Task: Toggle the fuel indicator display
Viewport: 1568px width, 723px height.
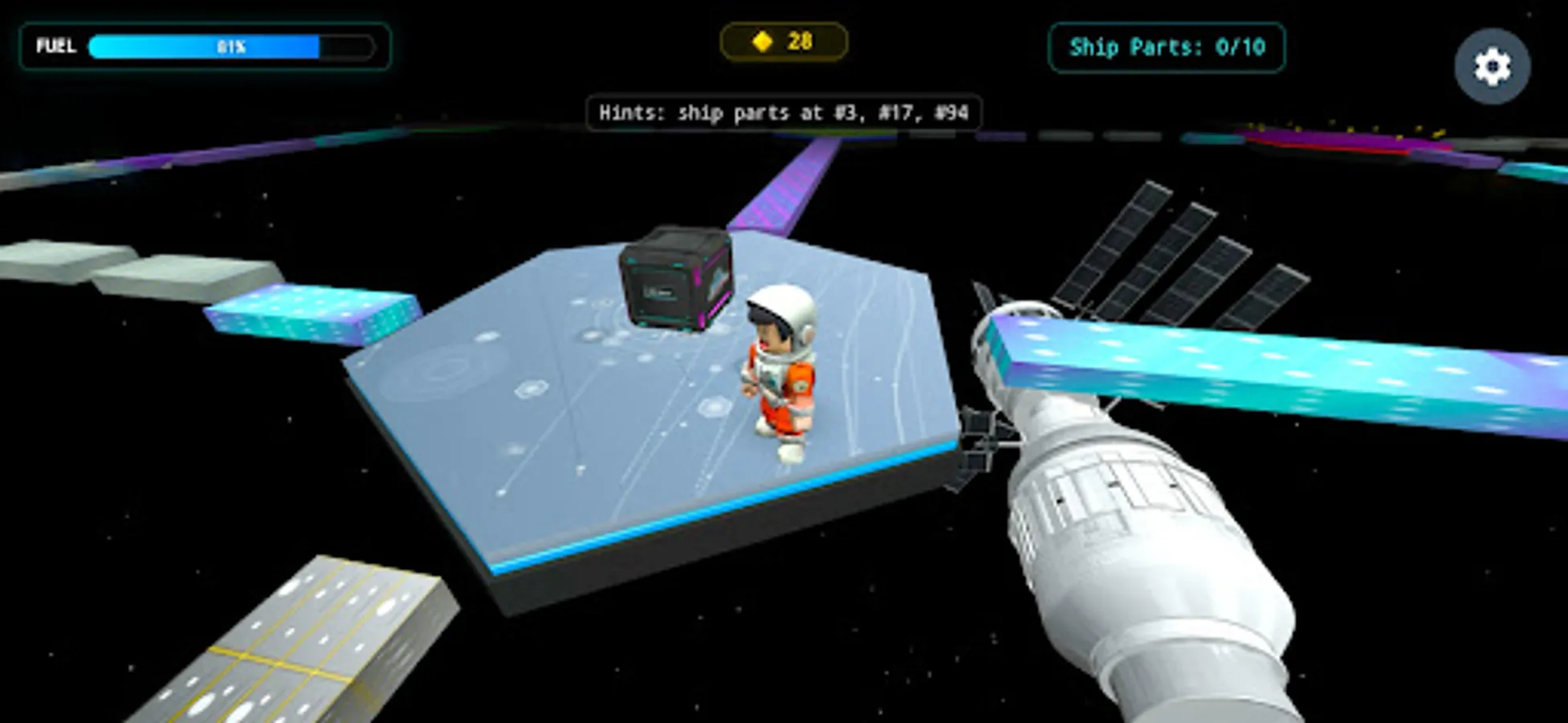Action: point(205,46)
